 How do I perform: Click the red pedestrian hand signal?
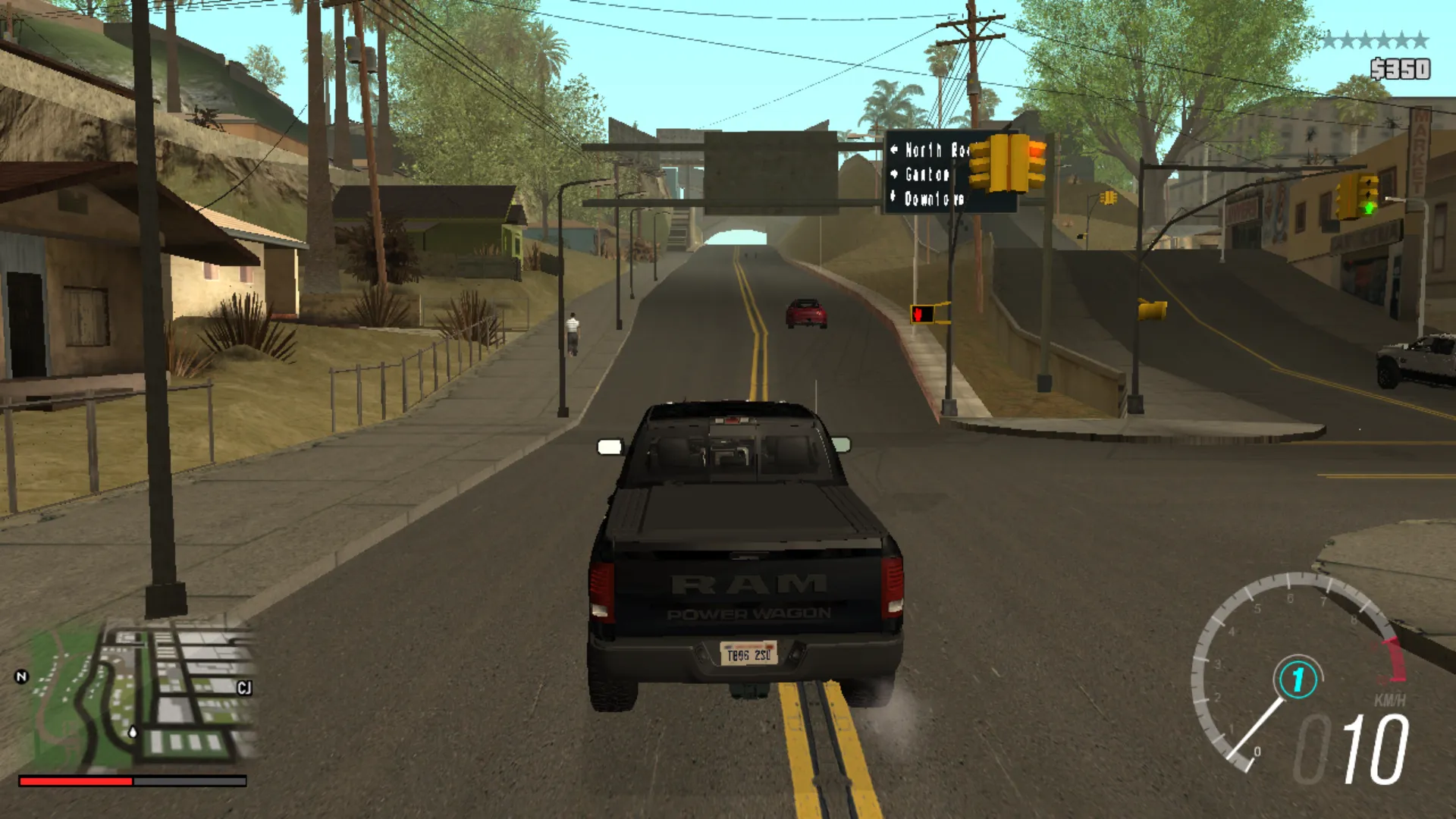tap(918, 312)
